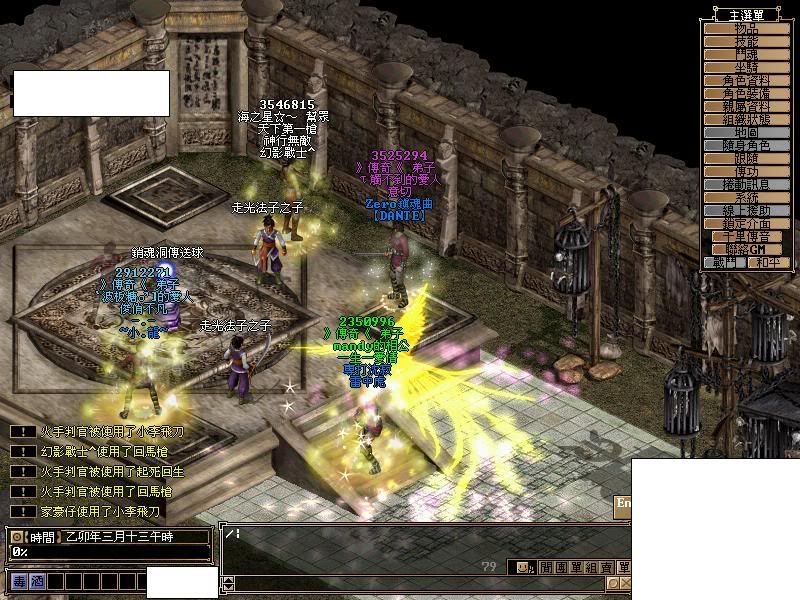Click the chat text input box

pyautogui.click(x=420, y=544)
